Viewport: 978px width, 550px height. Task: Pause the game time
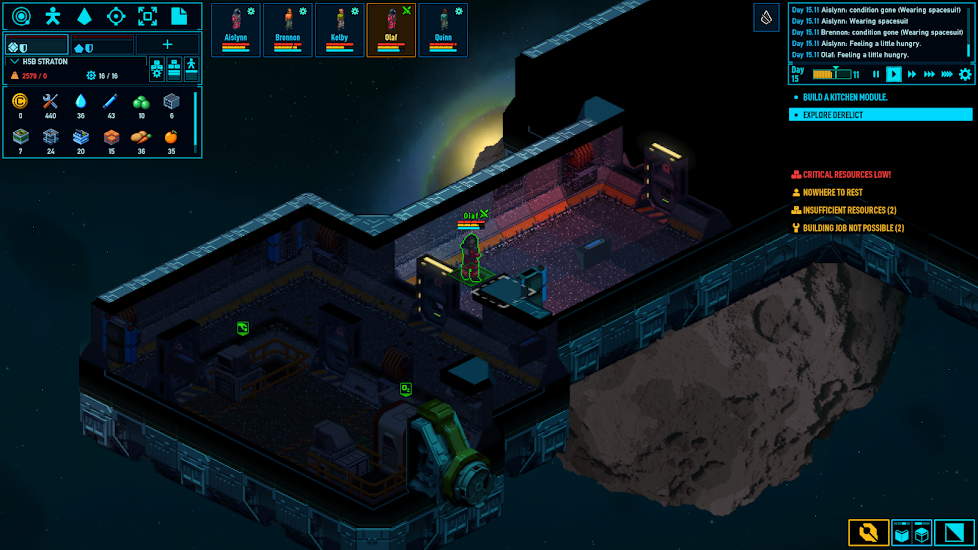[x=876, y=74]
